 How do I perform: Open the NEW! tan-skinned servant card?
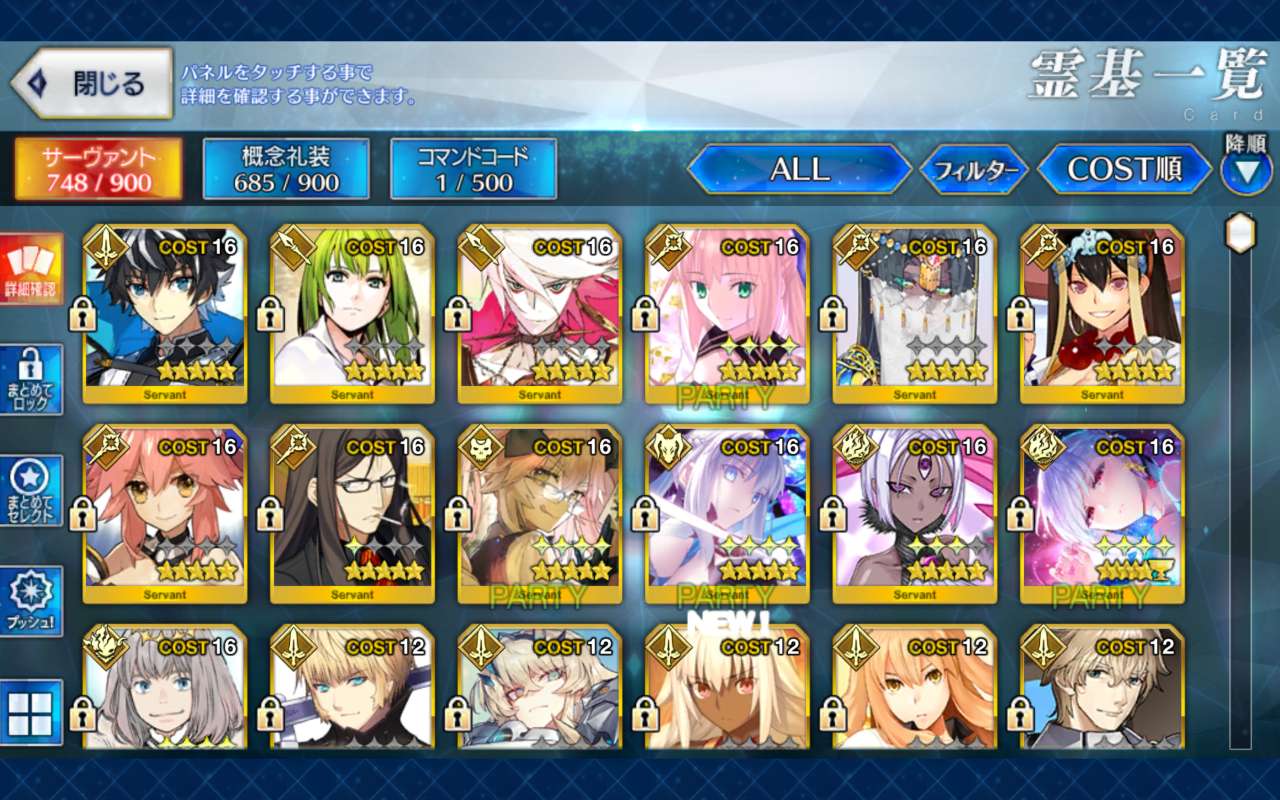727,690
